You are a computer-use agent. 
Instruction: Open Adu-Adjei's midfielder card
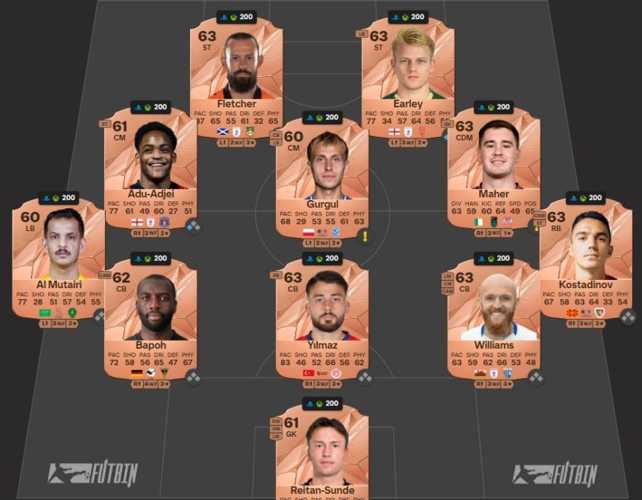click(151, 167)
